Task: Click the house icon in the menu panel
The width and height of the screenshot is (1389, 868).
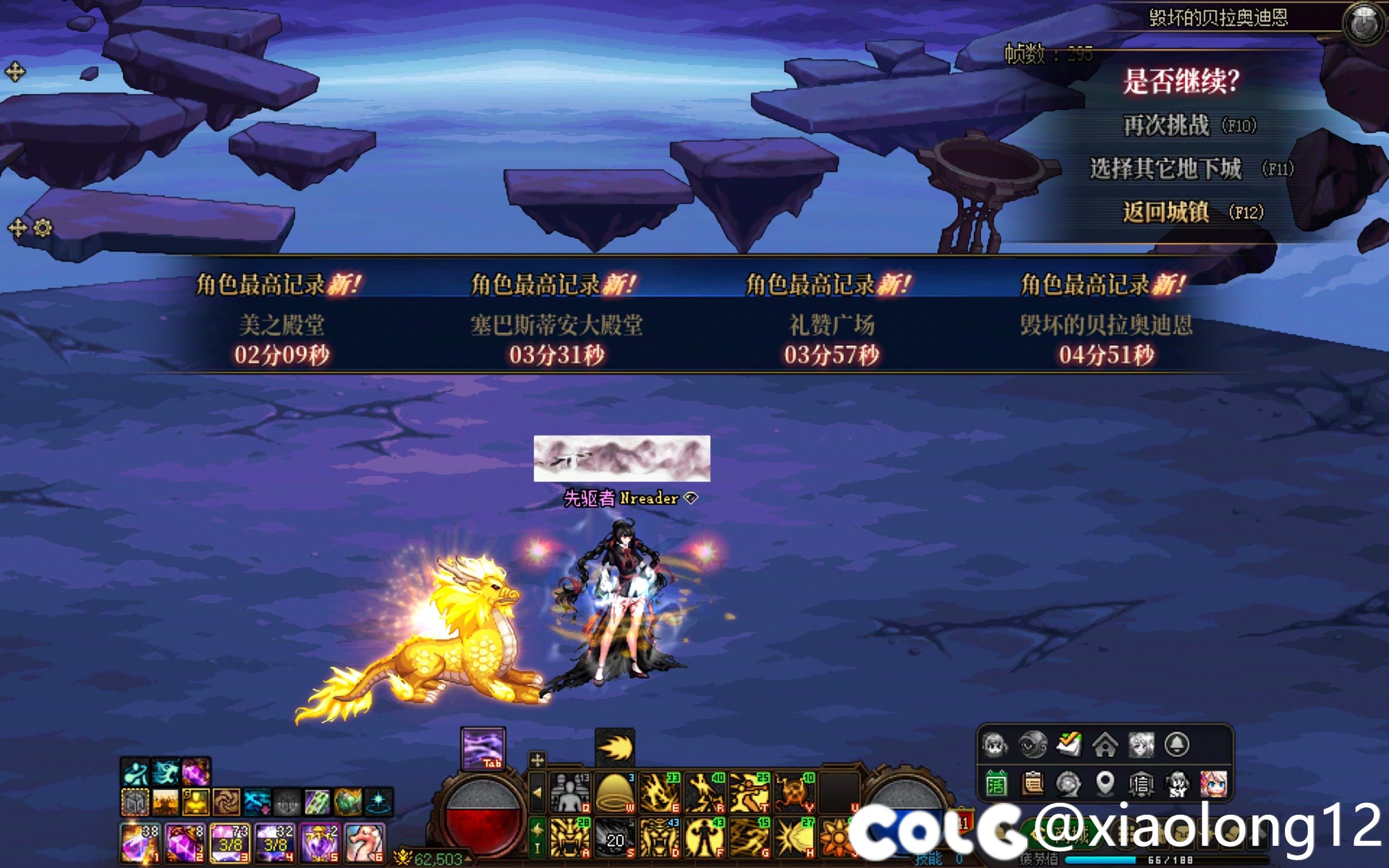Action: tap(1105, 745)
